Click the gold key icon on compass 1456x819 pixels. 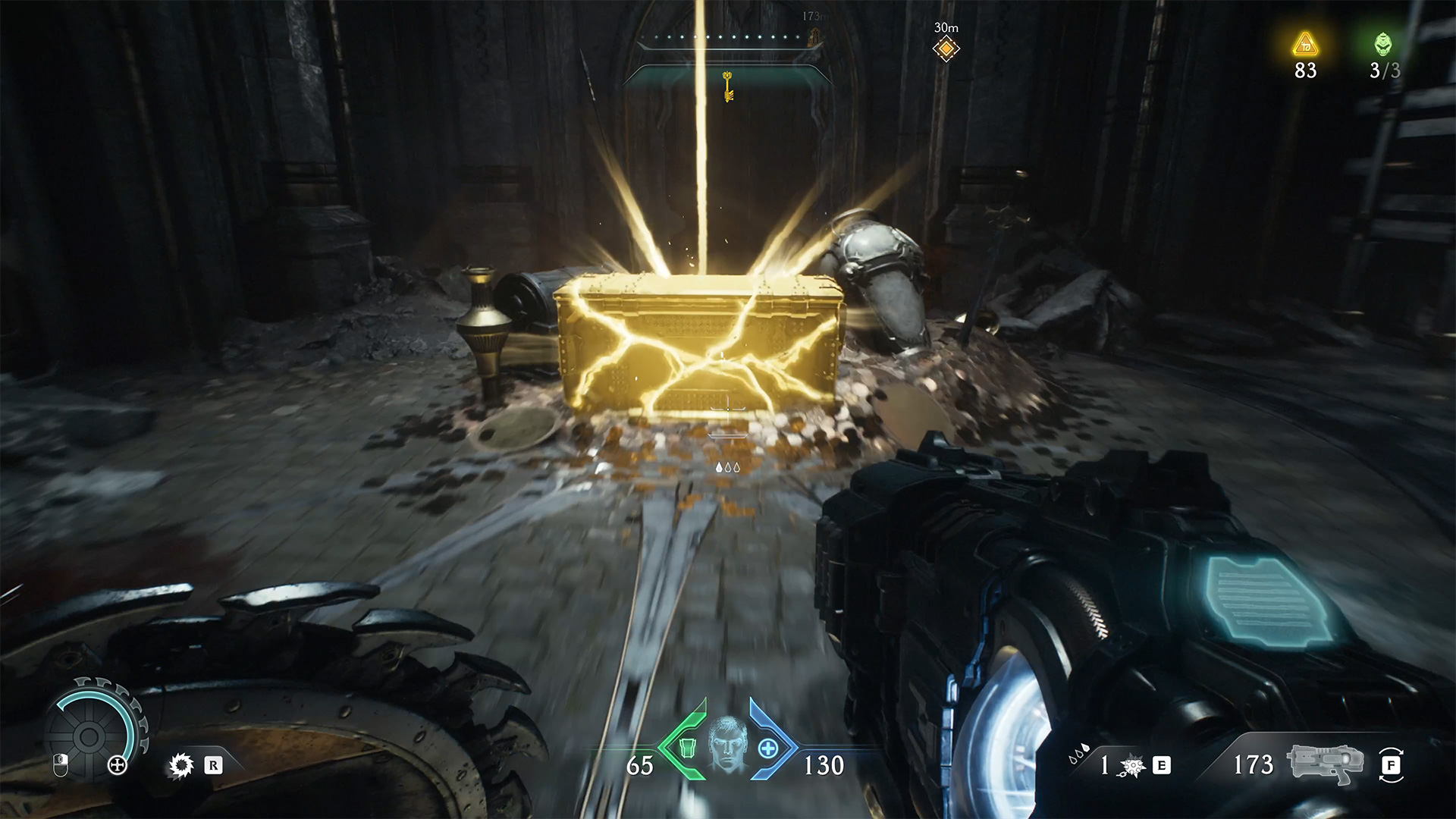point(728,85)
